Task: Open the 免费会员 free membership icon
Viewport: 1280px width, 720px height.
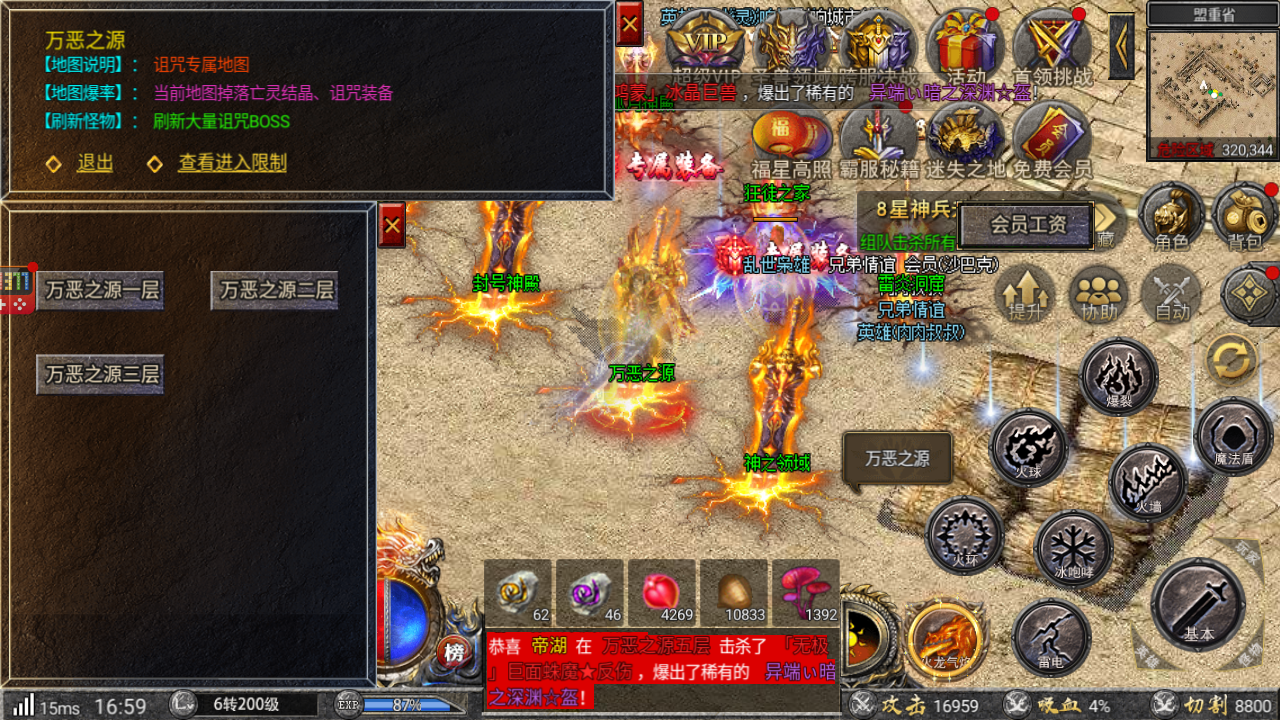Action: [x=1052, y=140]
